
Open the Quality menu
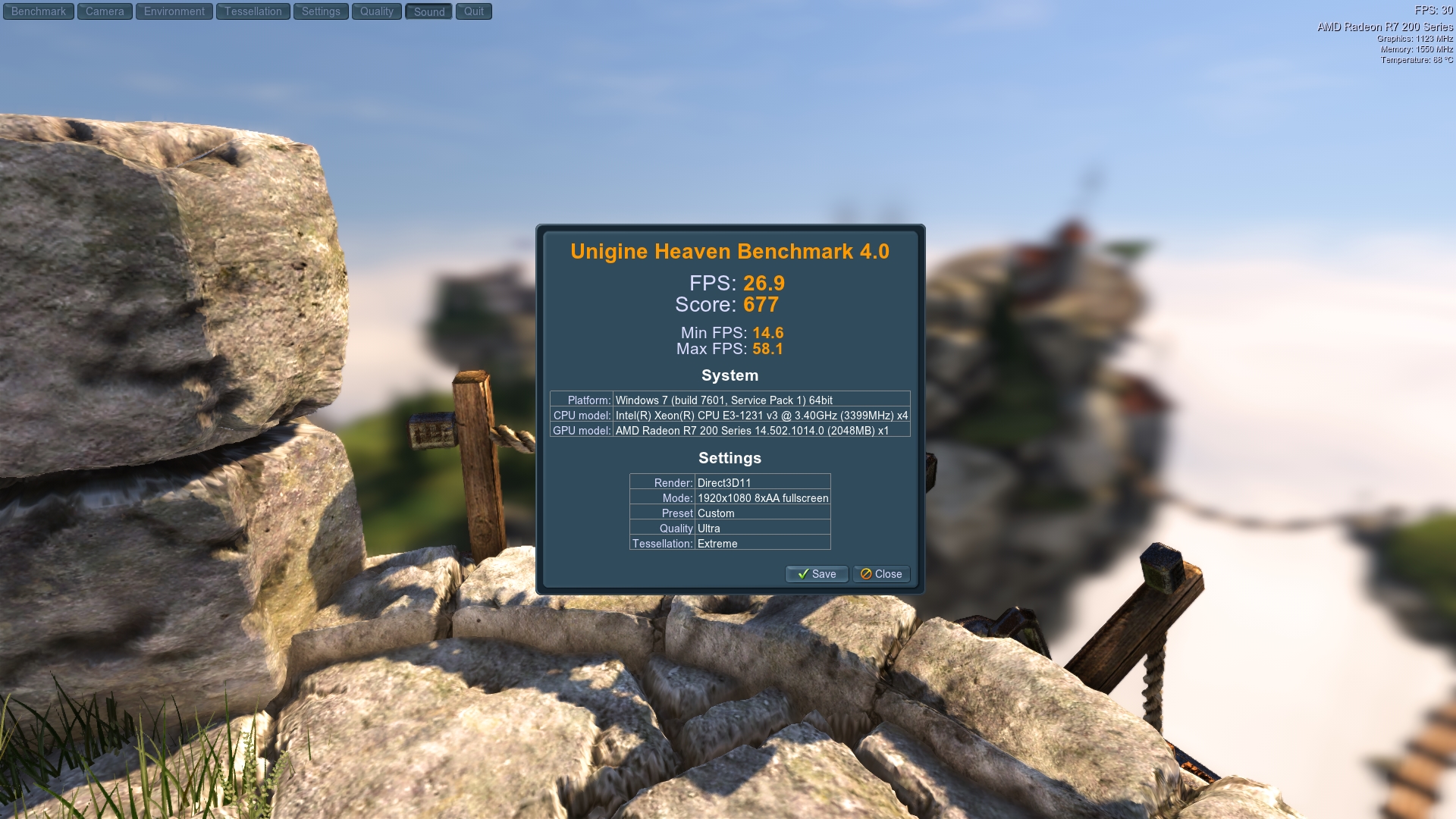coord(377,11)
